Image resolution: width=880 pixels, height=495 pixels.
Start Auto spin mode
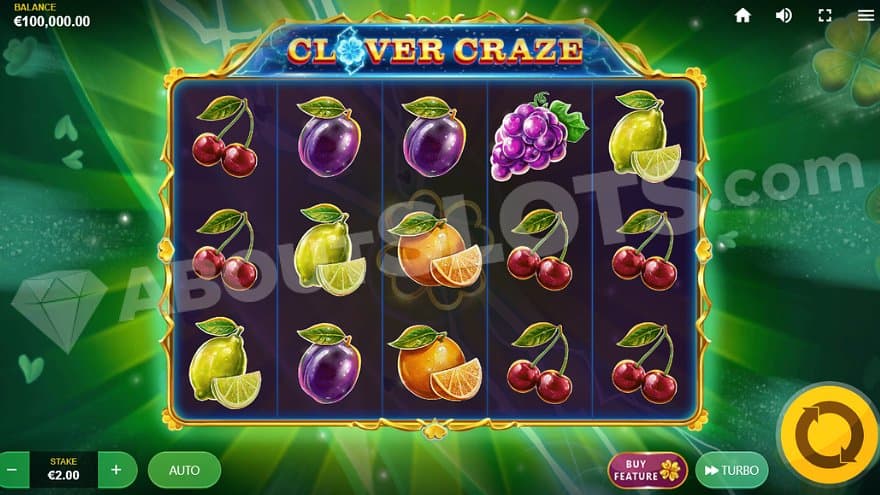coord(184,470)
